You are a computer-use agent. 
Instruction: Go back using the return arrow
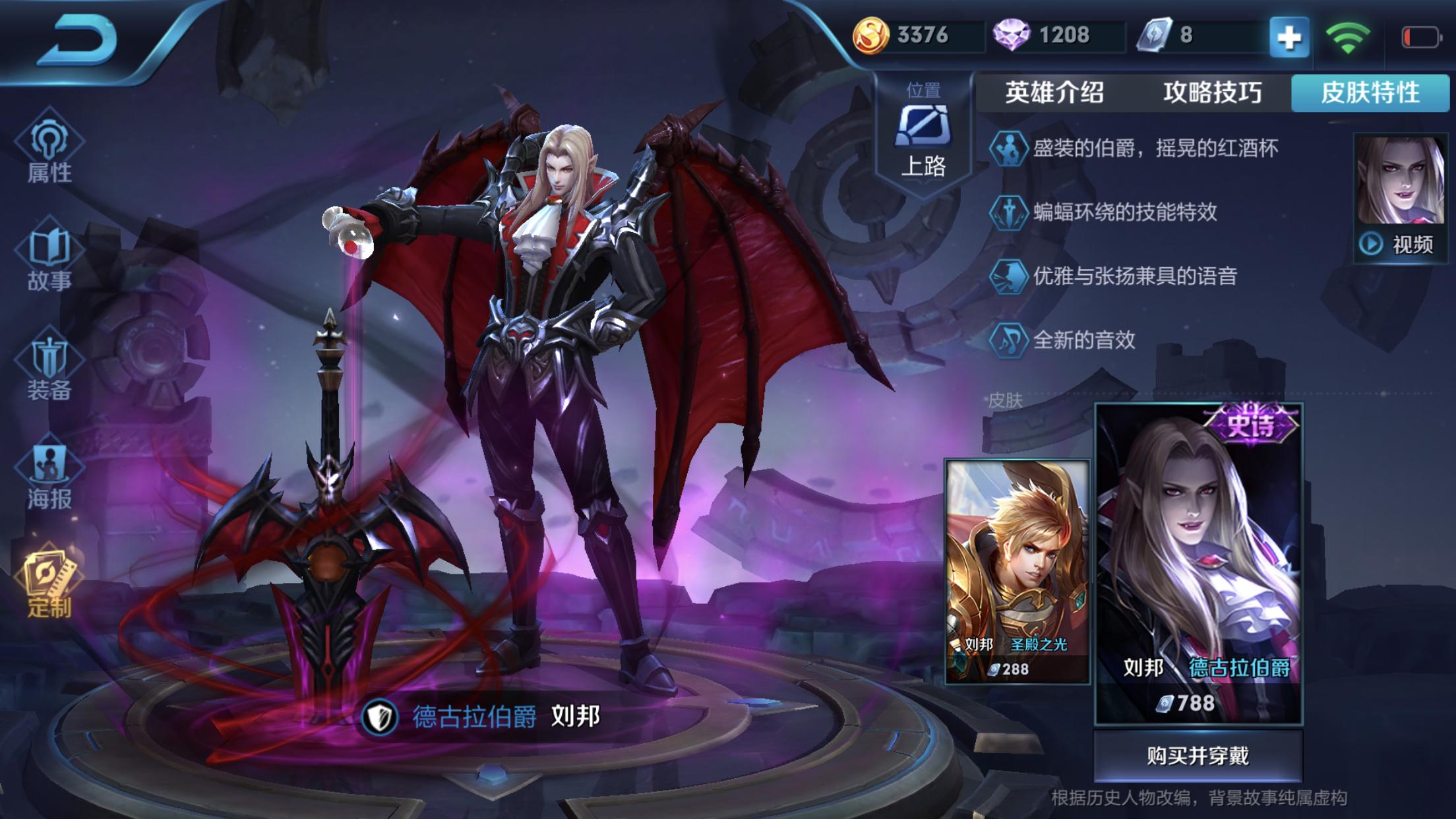(x=78, y=41)
